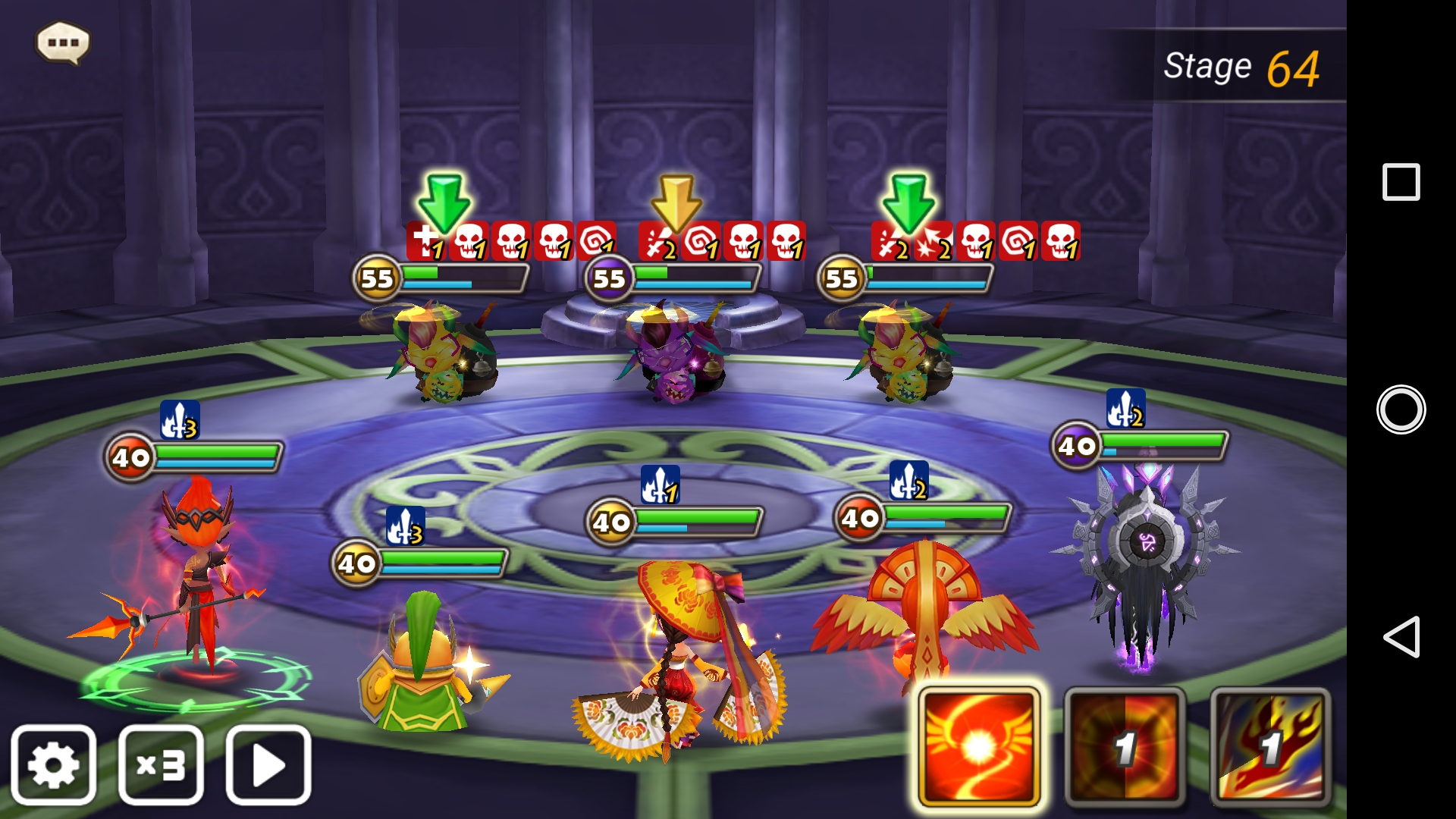Tap the Android home circle button

click(1401, 409)
